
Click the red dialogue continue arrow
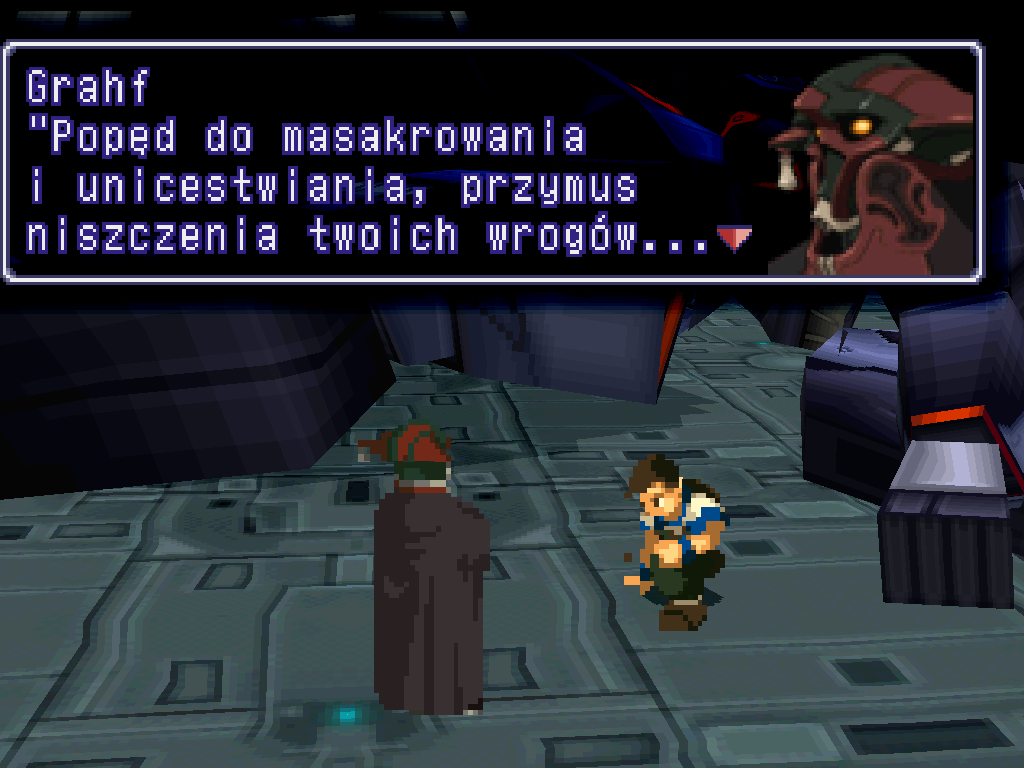pos(735,238)
